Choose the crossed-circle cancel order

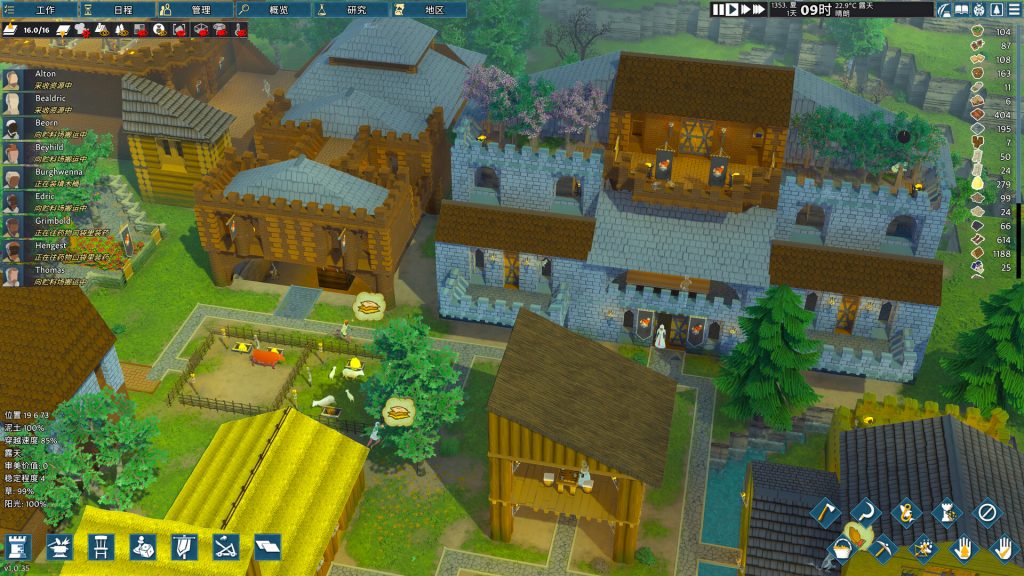[x=987, y=513]
